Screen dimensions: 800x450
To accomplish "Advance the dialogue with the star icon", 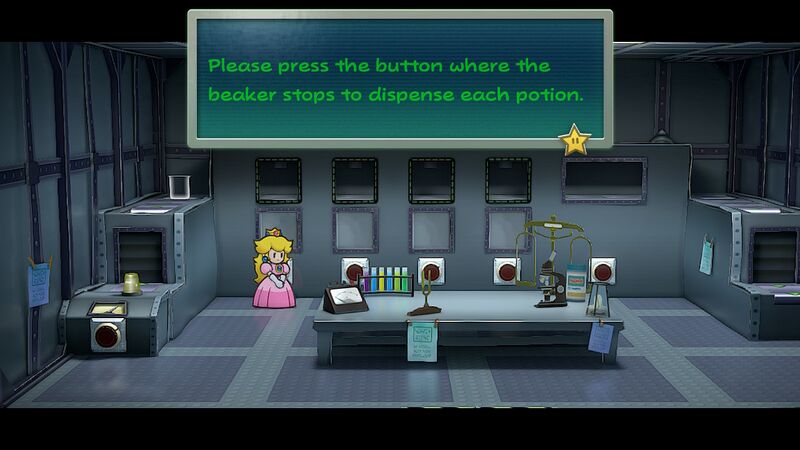I will [575, 139].
